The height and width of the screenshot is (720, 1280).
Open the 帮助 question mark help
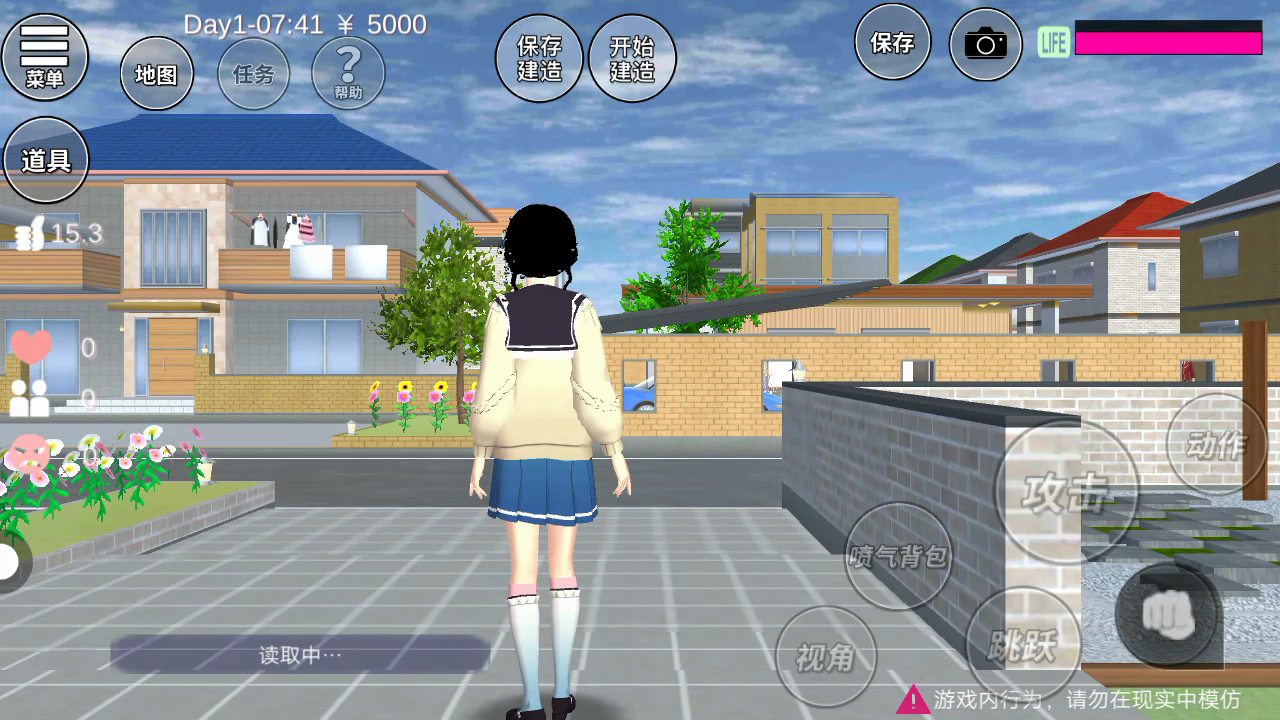348,72
